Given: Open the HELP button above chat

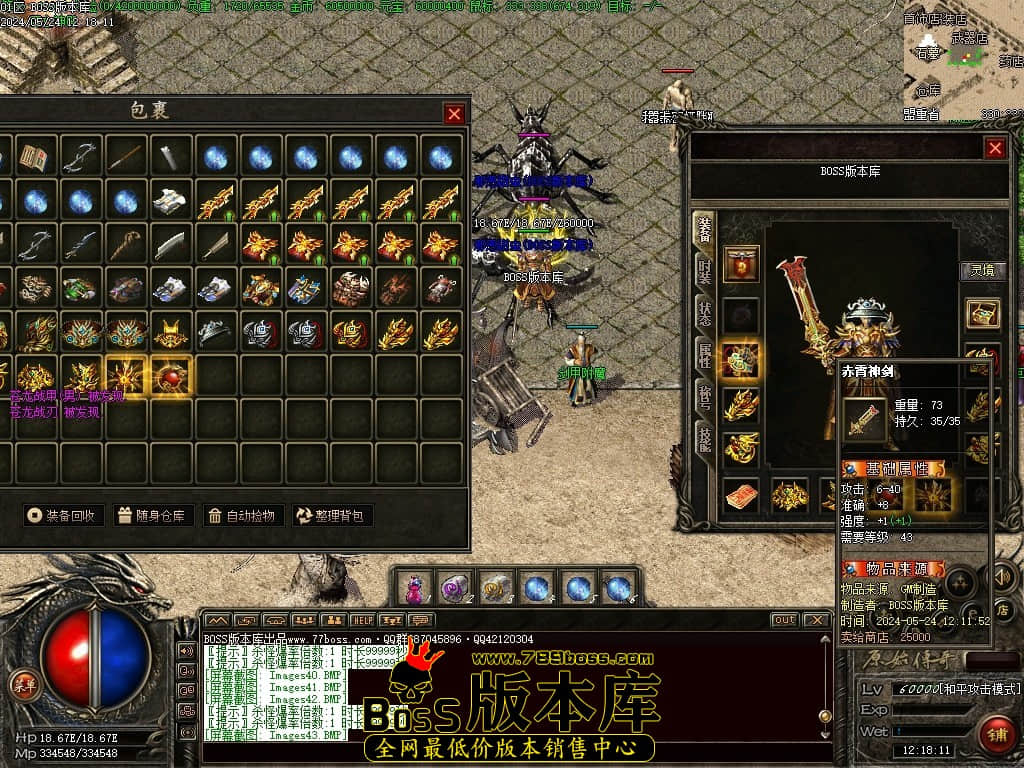Looking at the screenshot, I should pyautogui.click(x=361, y=621).
